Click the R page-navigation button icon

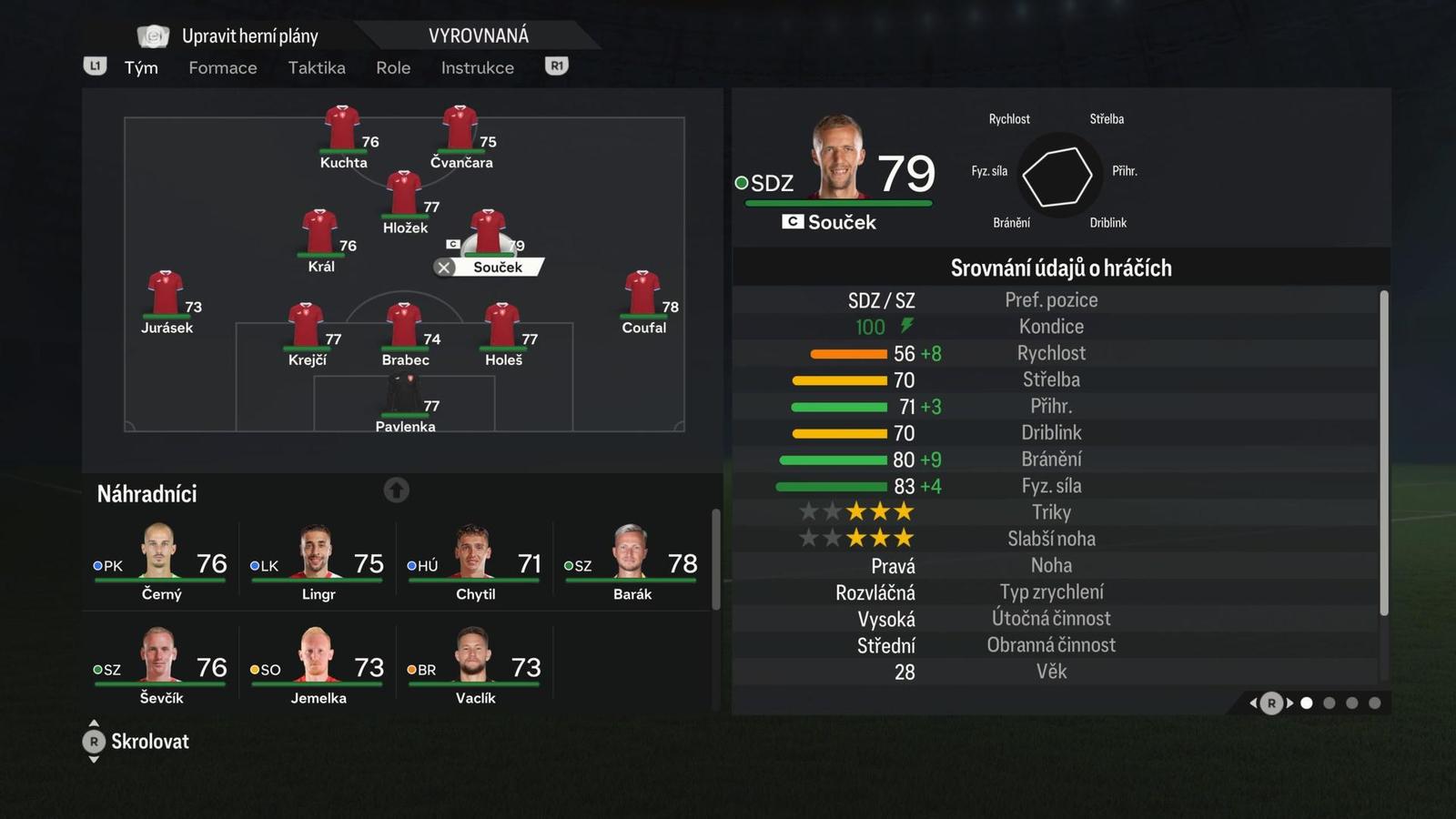(1270, 703)
